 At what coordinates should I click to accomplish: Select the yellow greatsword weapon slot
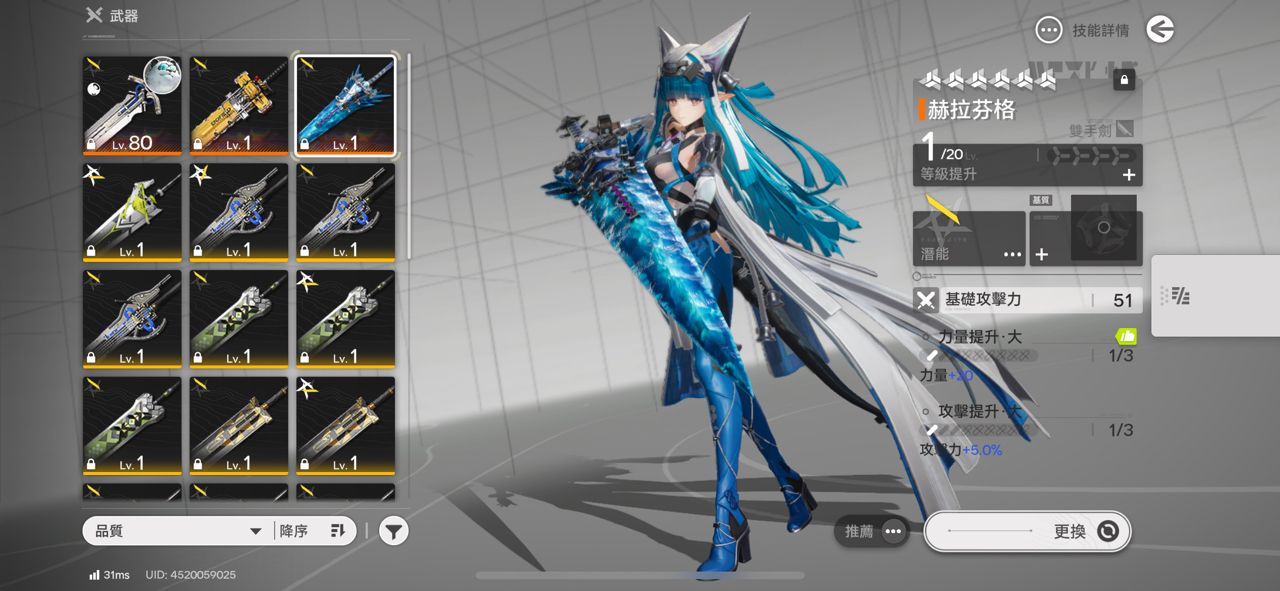click(x=239, y=105)
